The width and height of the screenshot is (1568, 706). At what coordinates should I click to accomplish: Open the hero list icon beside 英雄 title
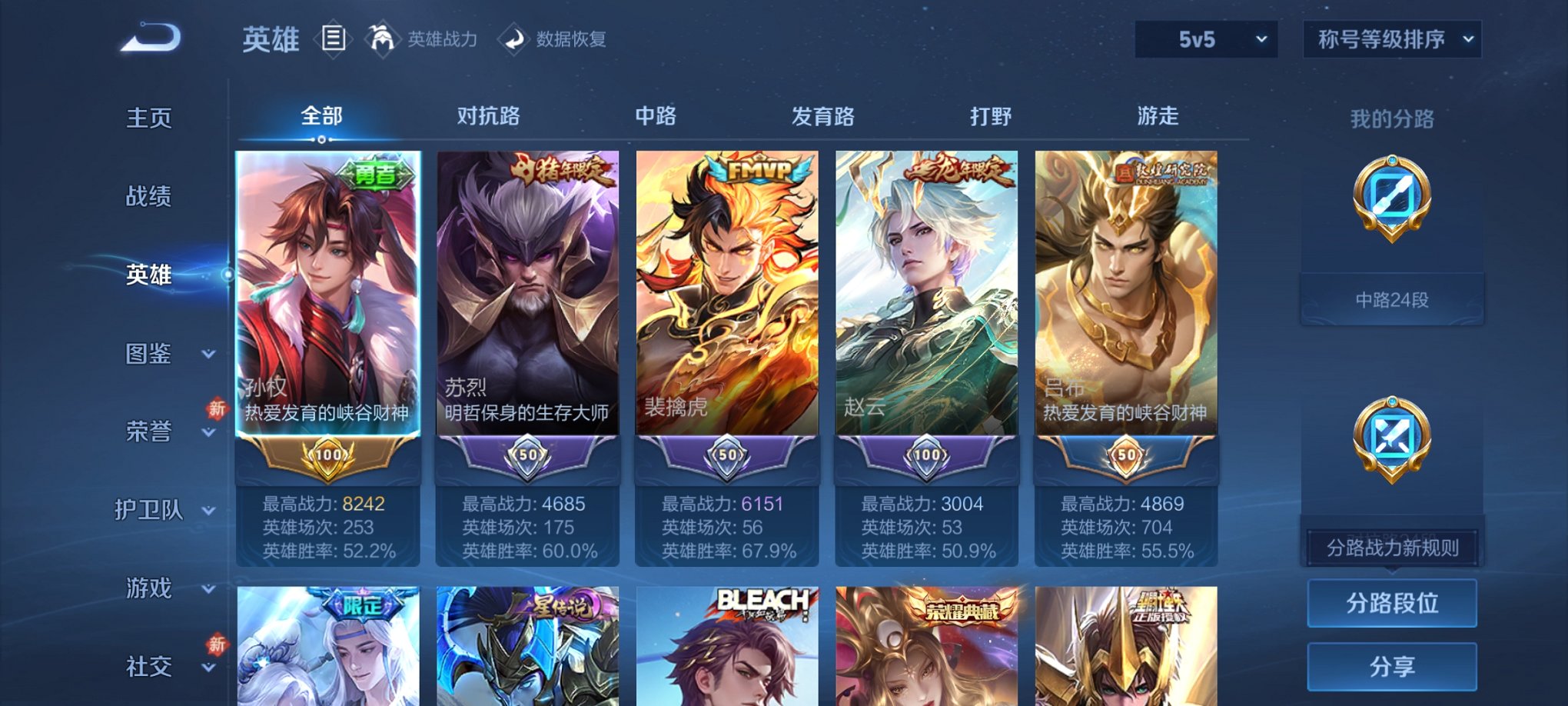point(334,38)
